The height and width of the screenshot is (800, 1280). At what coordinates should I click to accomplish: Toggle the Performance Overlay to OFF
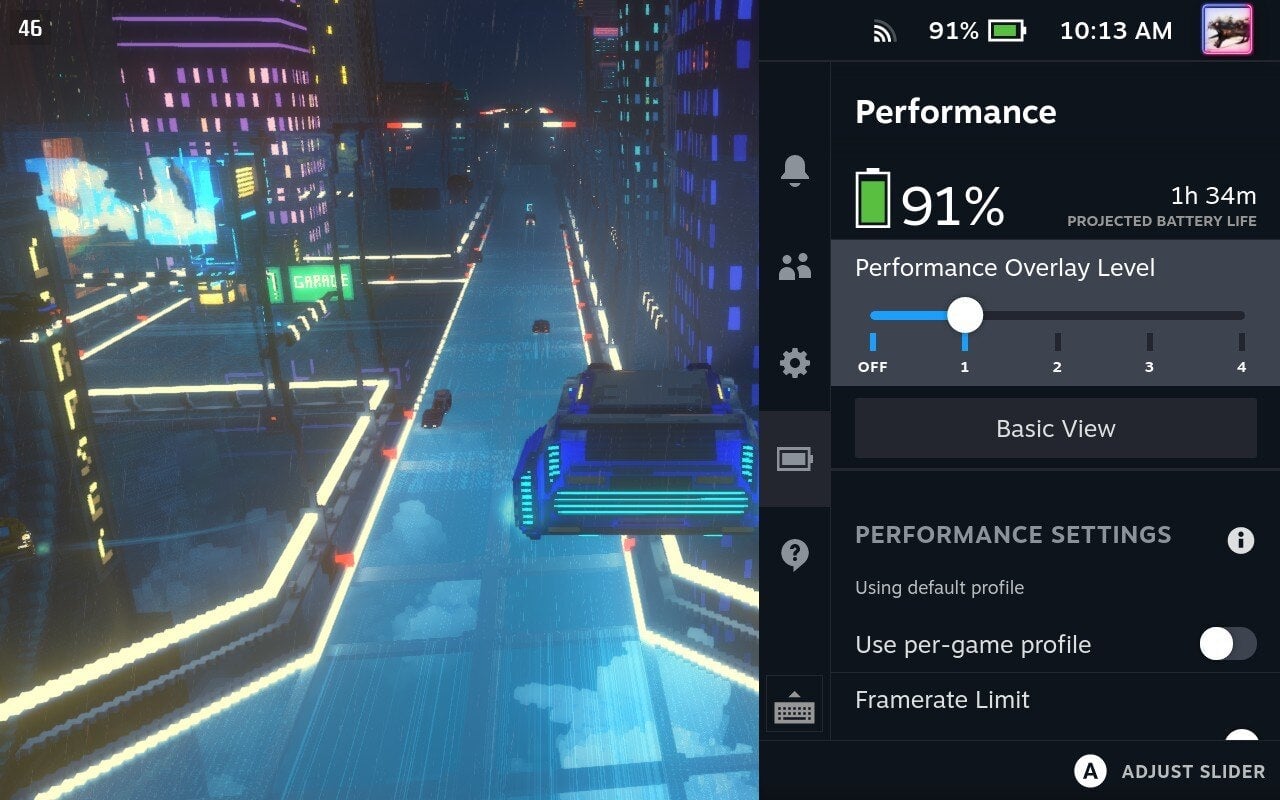point(873,316)
